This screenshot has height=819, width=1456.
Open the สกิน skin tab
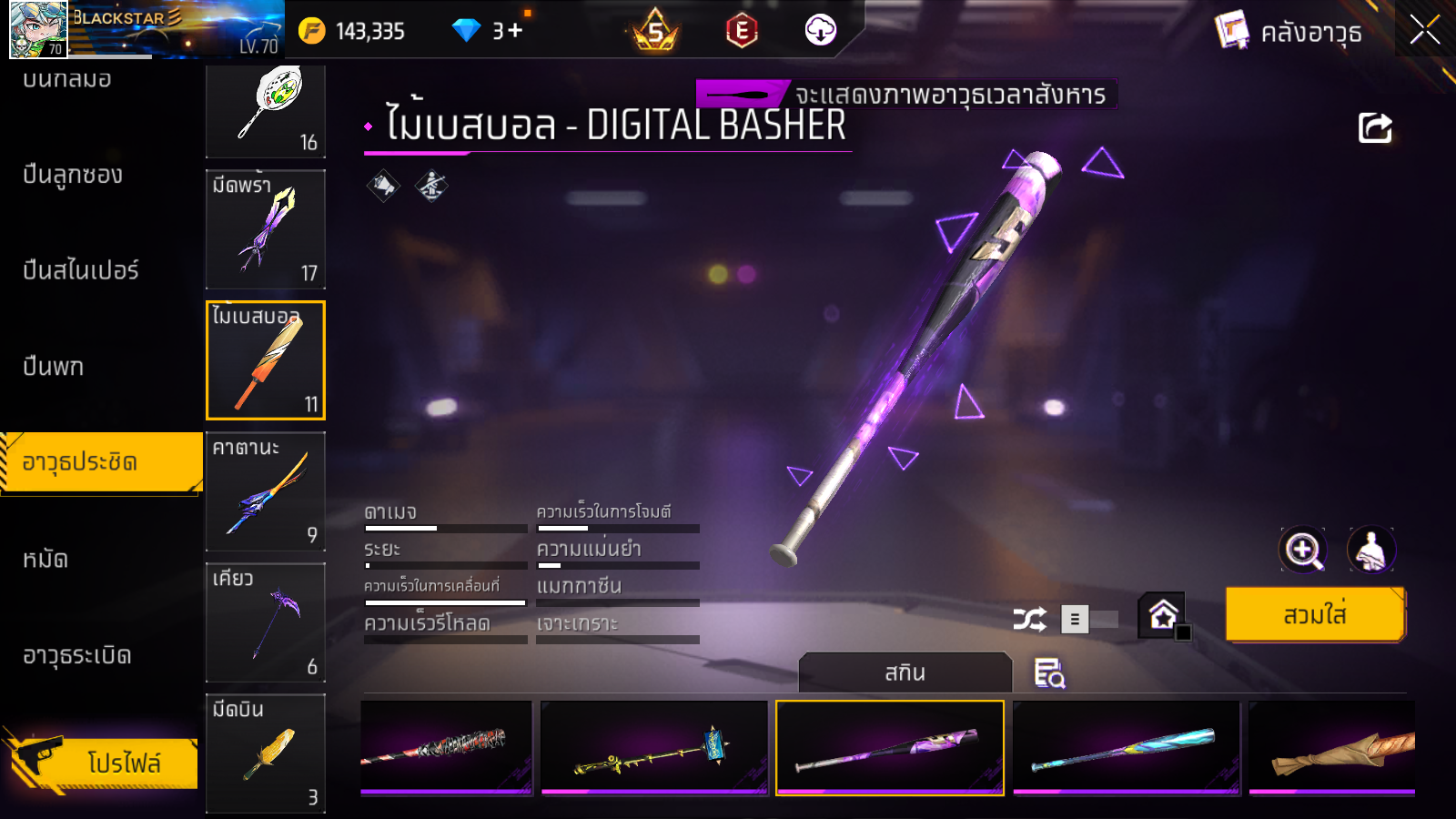pyautogui.click(x=905, y=672)
